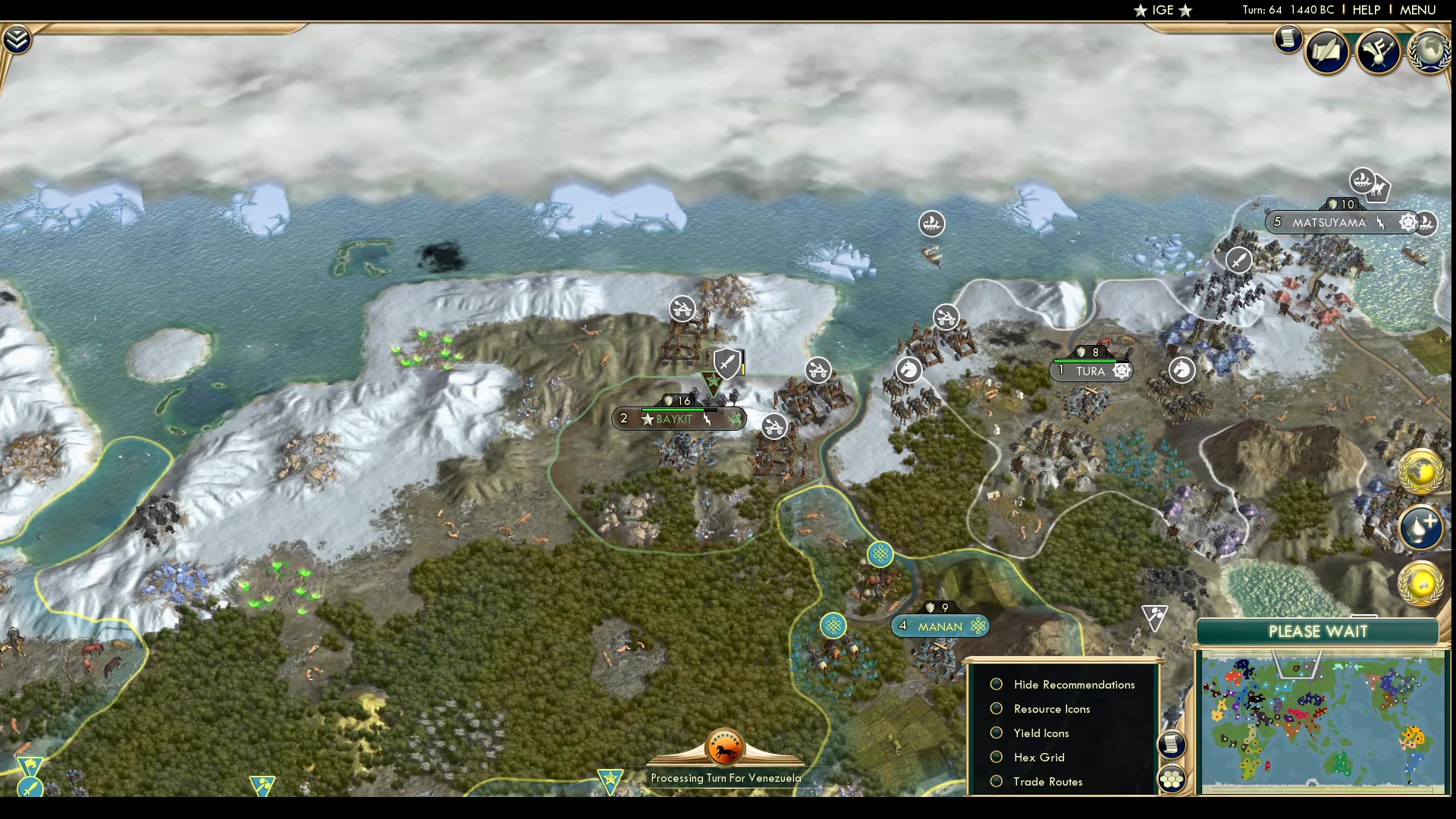Click the scroll icon beside the minimap

(x=1172, y=745)
